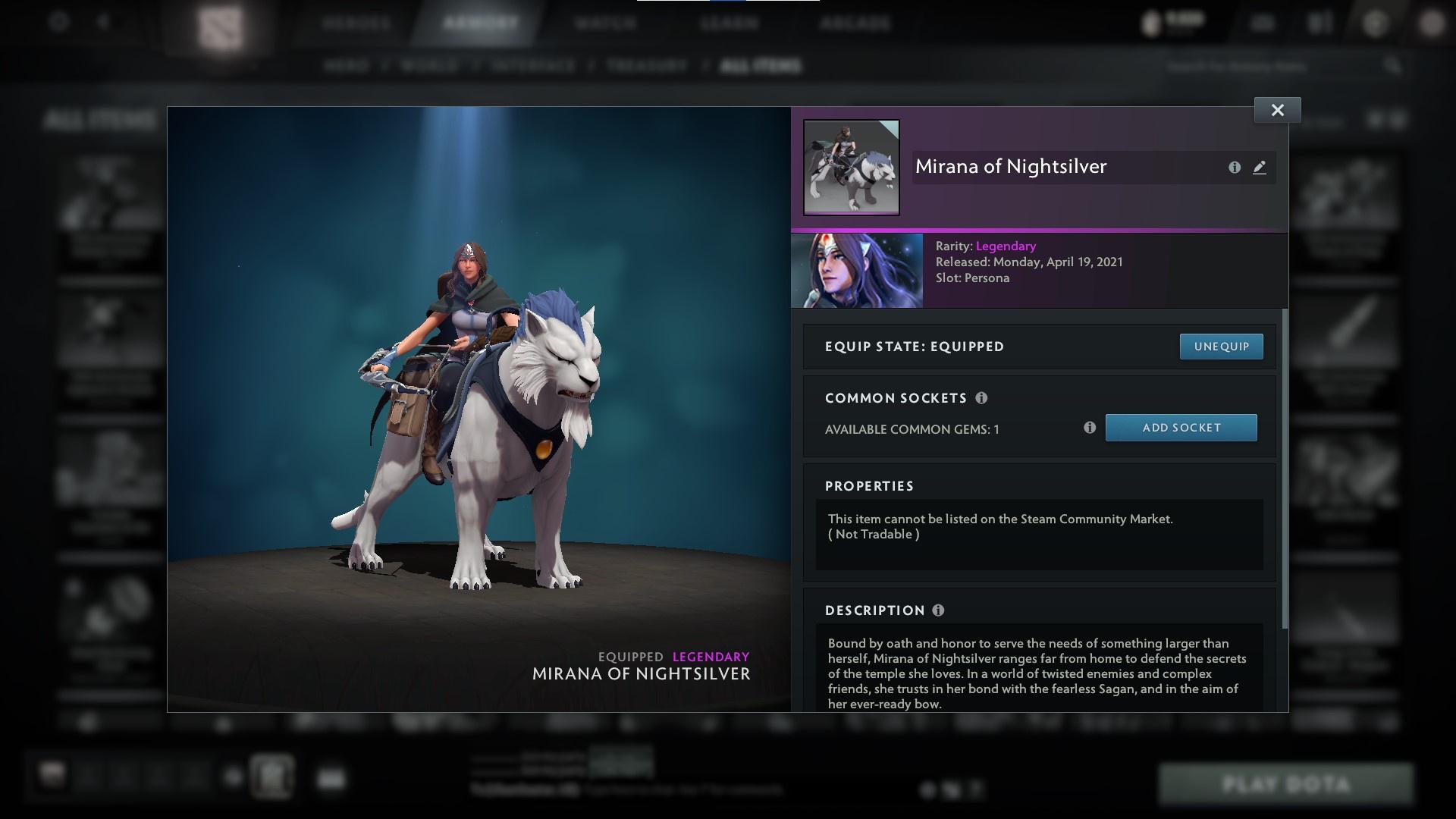Image resolution: width=1456 pixels, height=819 pixels.
Task: Click the UNEQUIP button
Action: point(1221,346)
